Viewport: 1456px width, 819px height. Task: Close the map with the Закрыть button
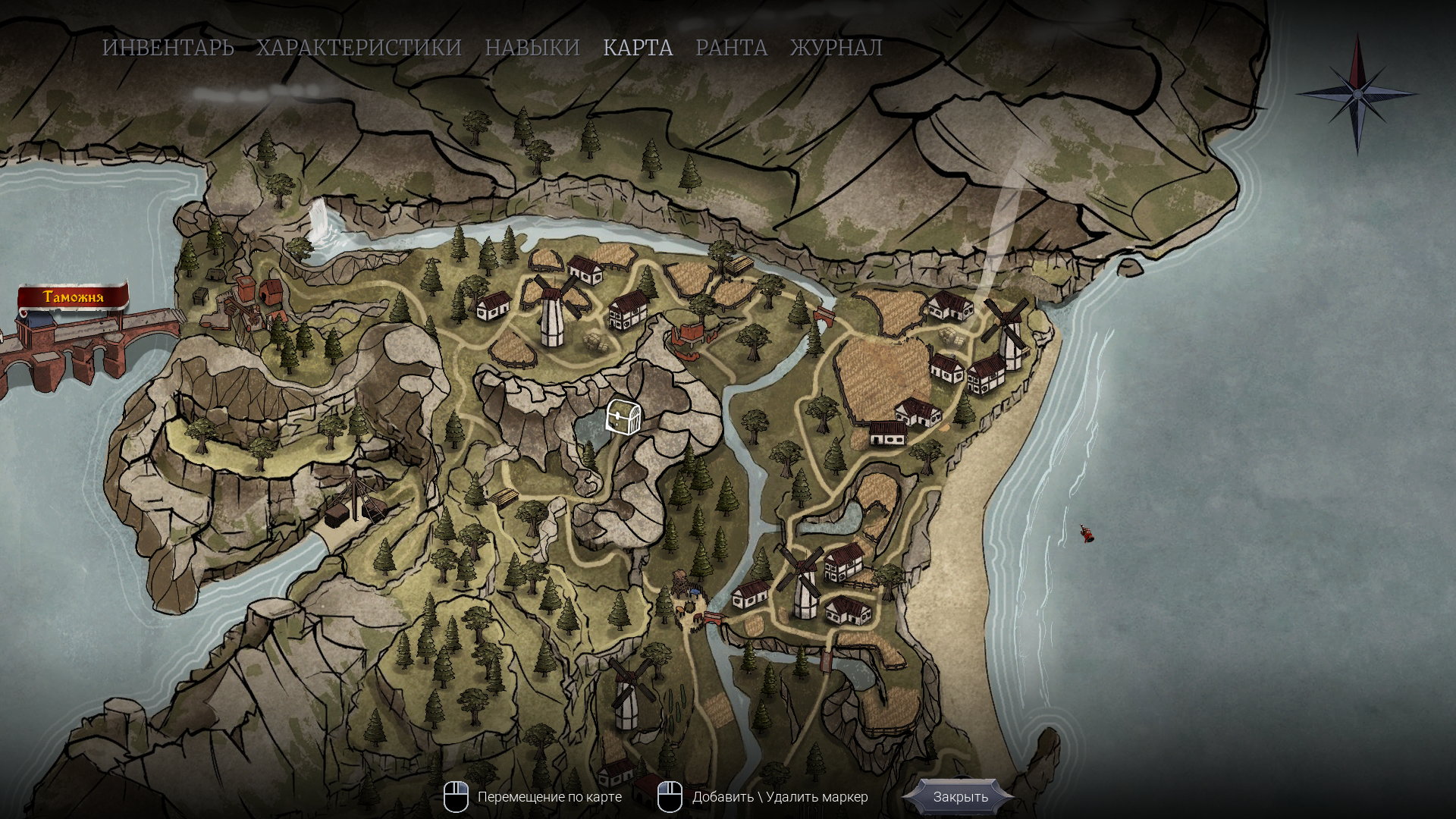960,797
